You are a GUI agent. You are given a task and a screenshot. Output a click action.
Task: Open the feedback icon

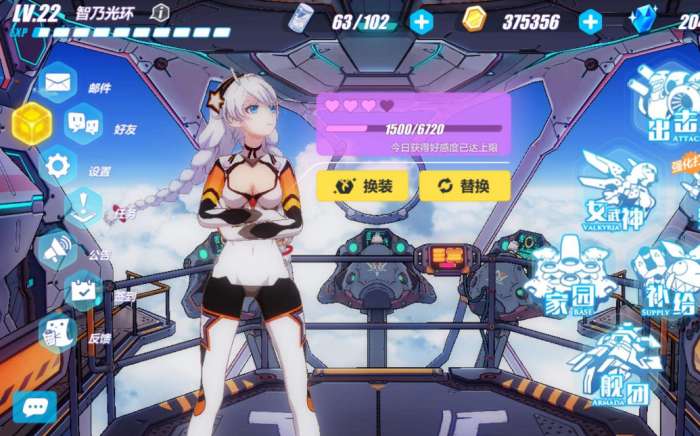point(58,332)
